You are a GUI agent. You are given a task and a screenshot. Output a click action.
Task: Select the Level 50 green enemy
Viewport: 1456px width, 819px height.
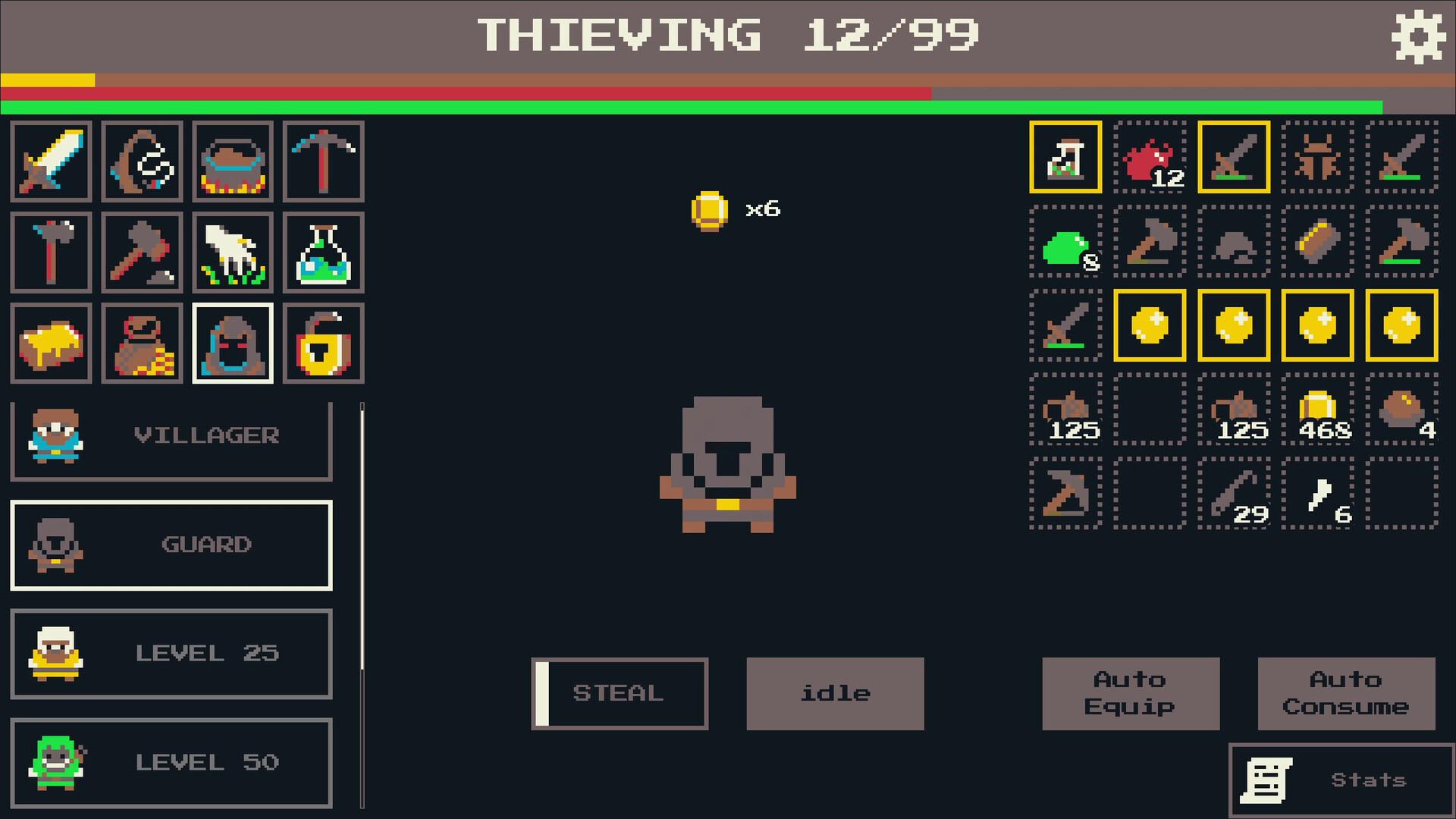tap(171, 762)
